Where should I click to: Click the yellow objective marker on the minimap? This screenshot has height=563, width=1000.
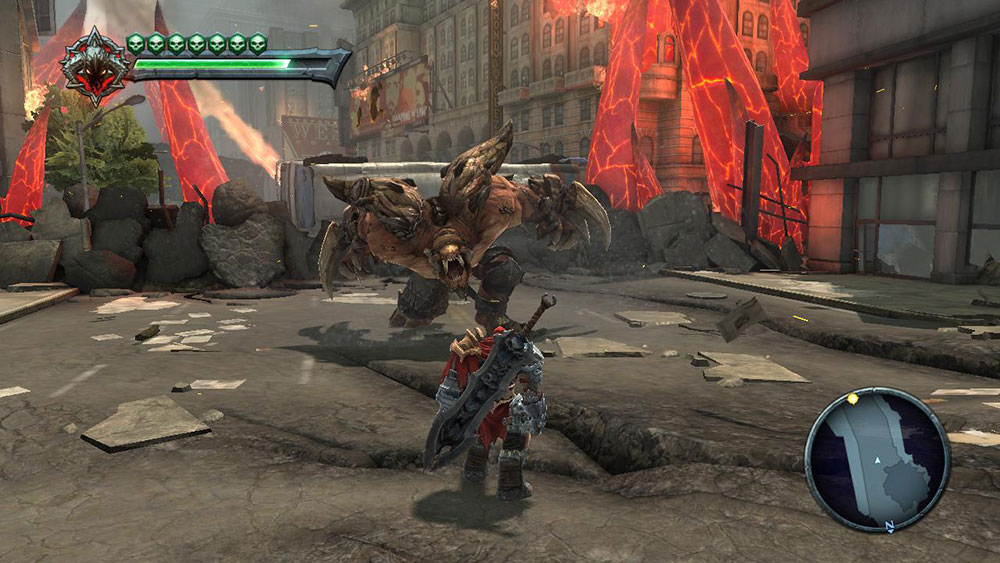pos(852,398)
